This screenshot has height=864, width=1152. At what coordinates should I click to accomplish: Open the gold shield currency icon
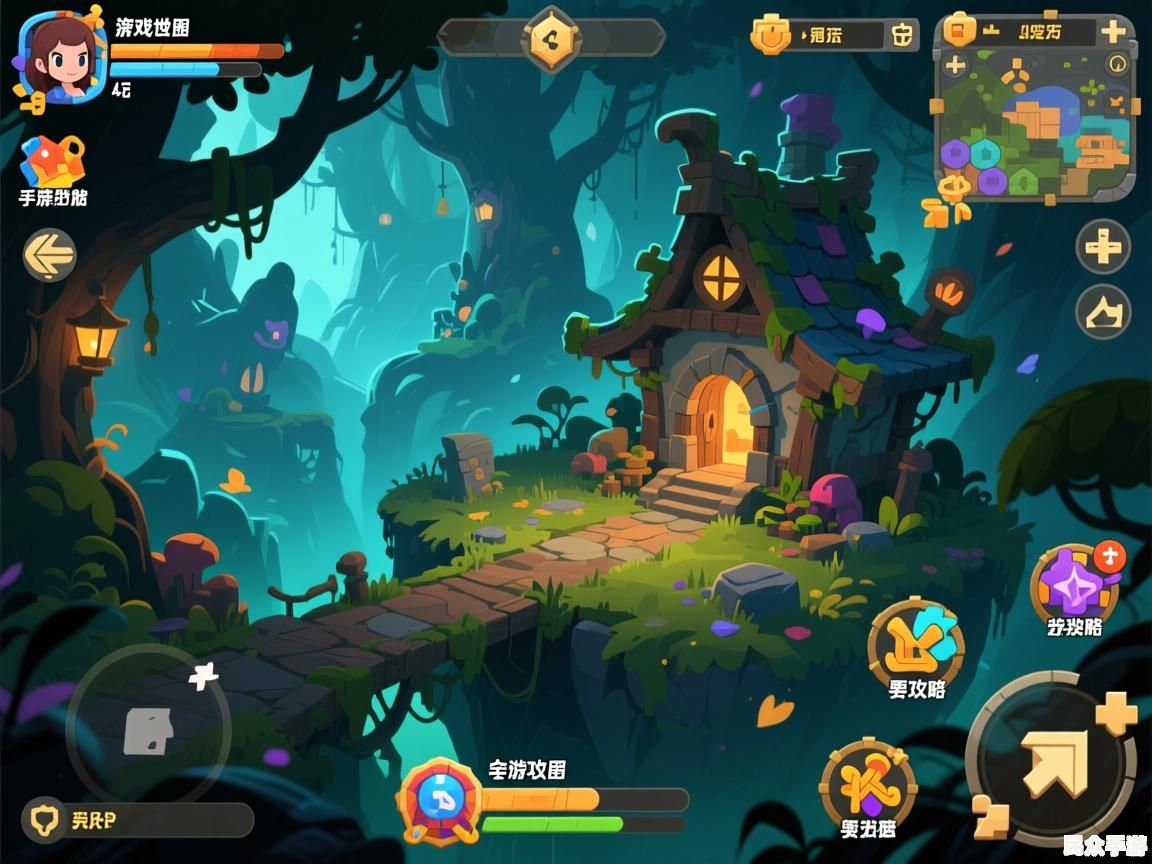pos(771,36)
